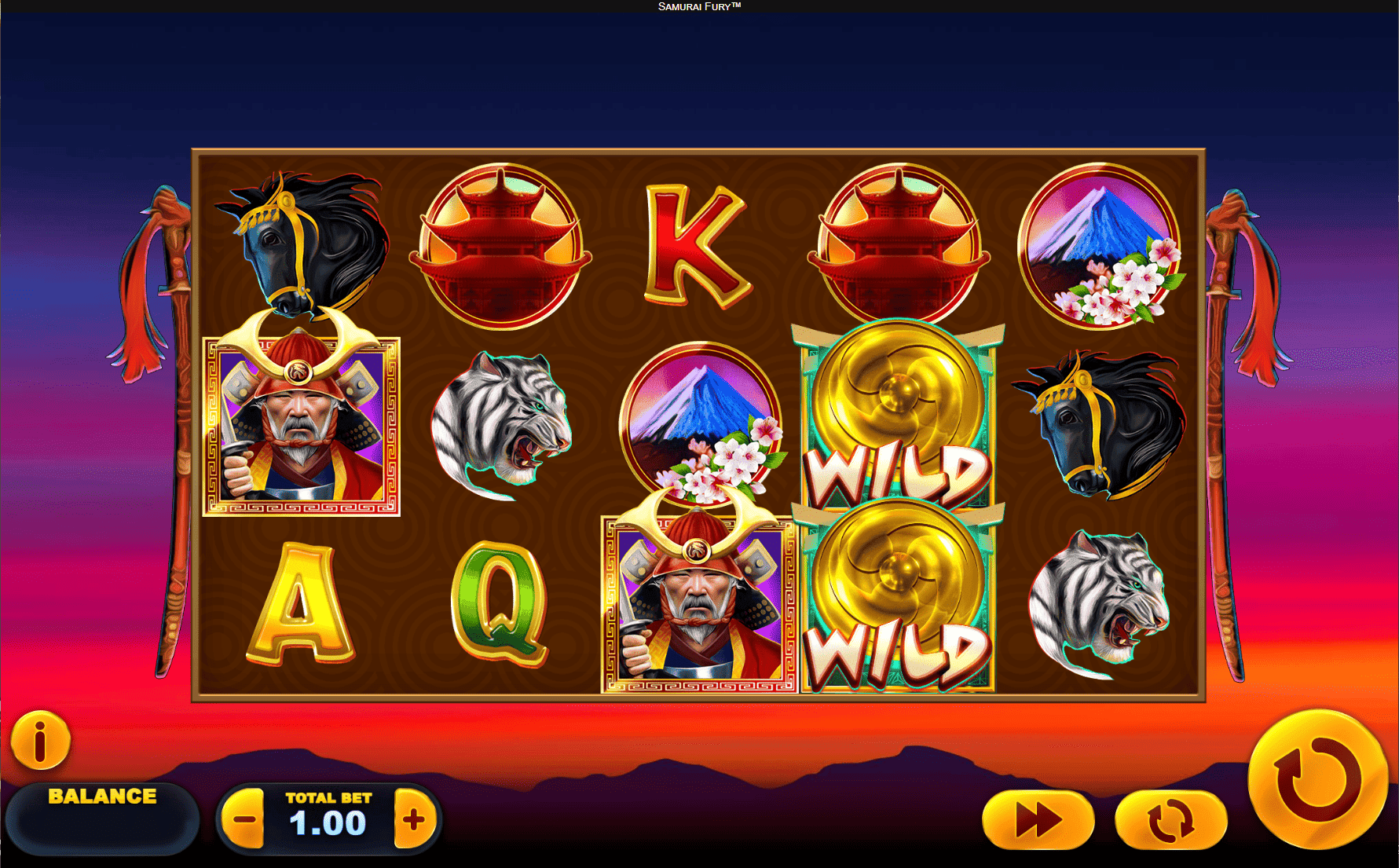Activate the autoplay button
Screen dimensions: 1399x868
click(1170, 820)
